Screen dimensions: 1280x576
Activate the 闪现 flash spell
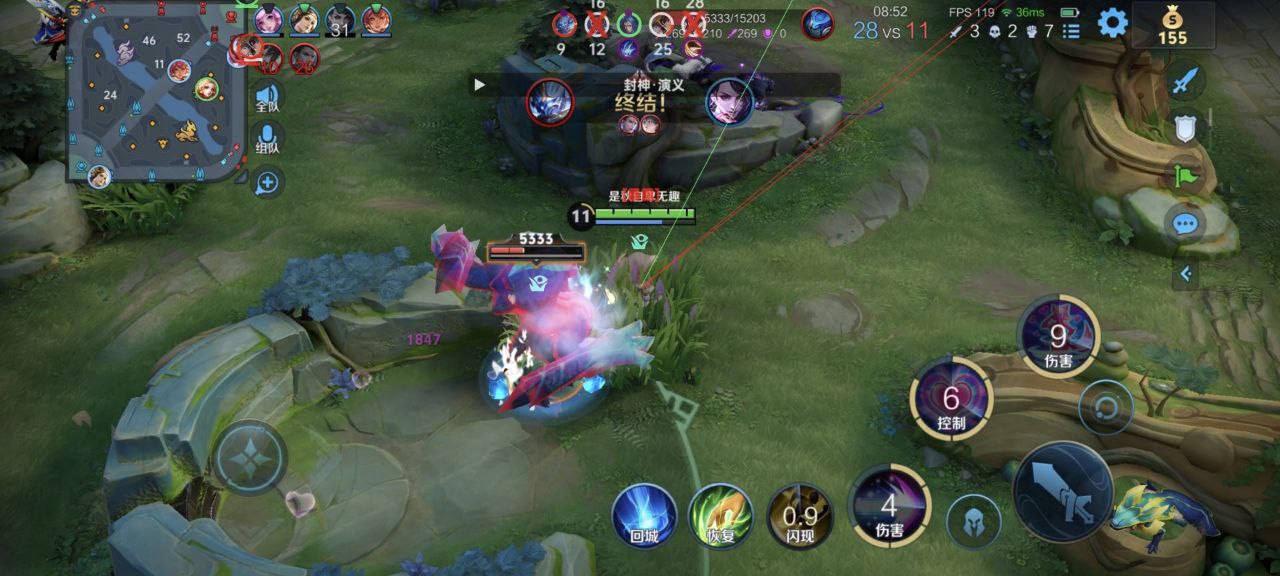(x=799, y=516)
